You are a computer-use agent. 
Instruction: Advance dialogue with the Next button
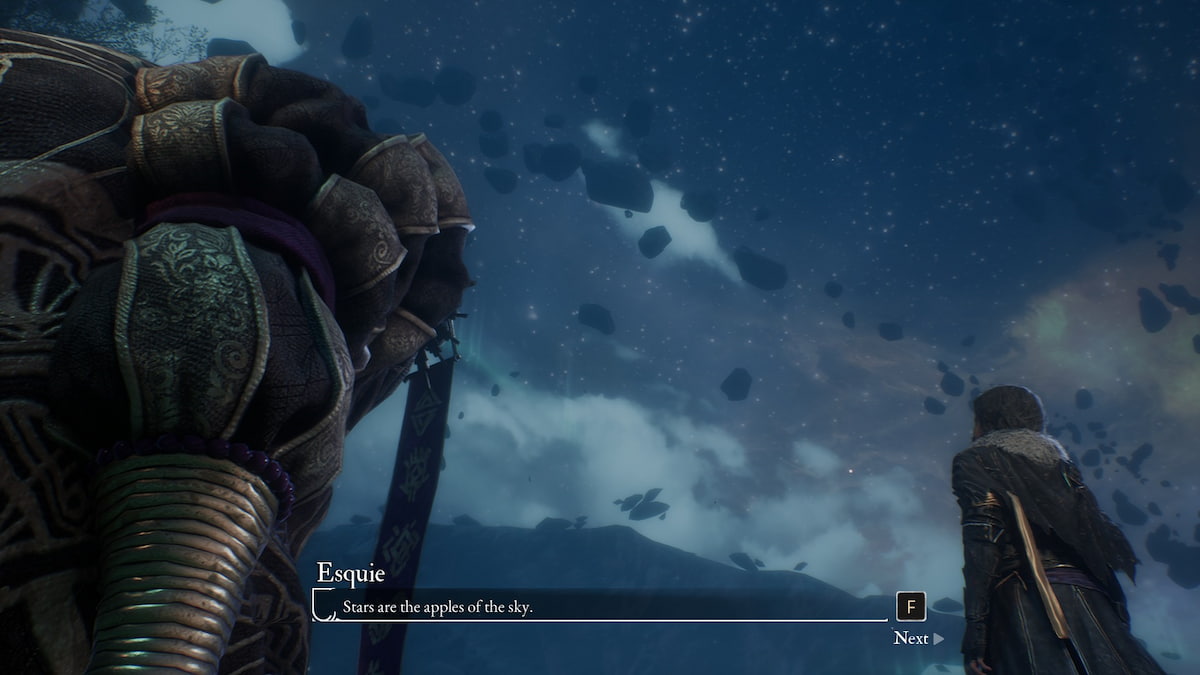(917, 638)
